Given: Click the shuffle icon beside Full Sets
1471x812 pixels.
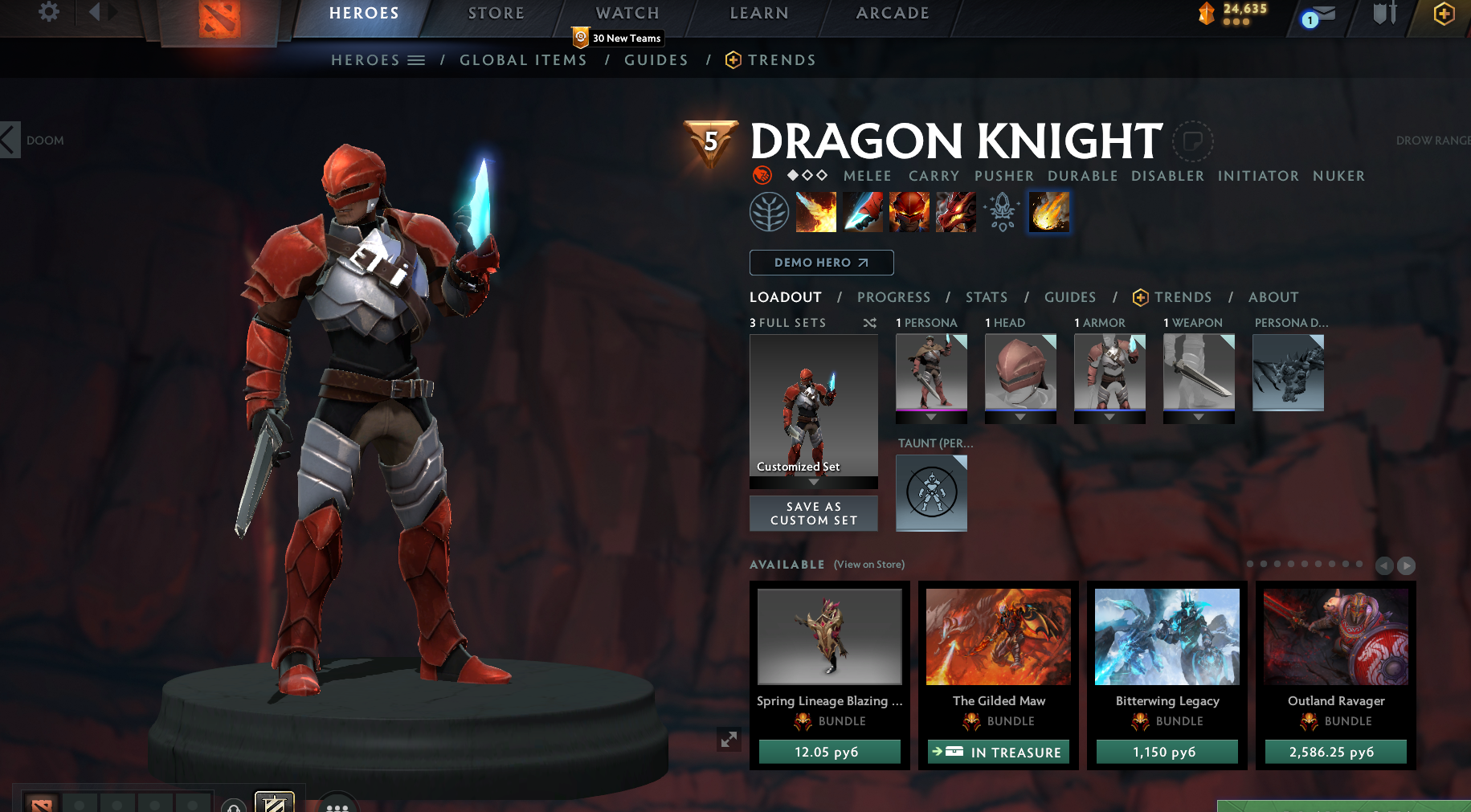Looking at the screenshot, I should coord(870,323).
